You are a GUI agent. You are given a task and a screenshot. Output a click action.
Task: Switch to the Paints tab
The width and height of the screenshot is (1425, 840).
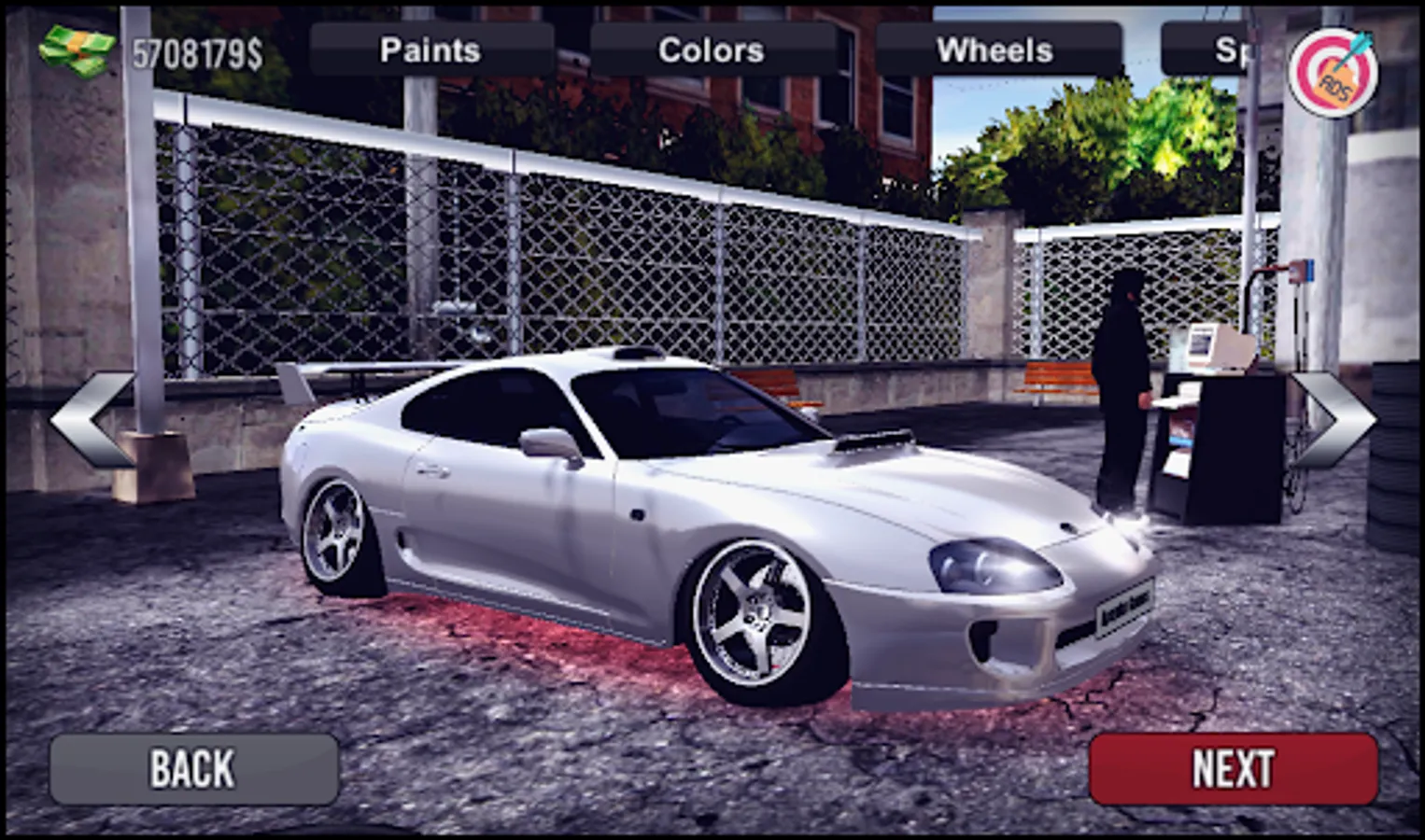430,49
